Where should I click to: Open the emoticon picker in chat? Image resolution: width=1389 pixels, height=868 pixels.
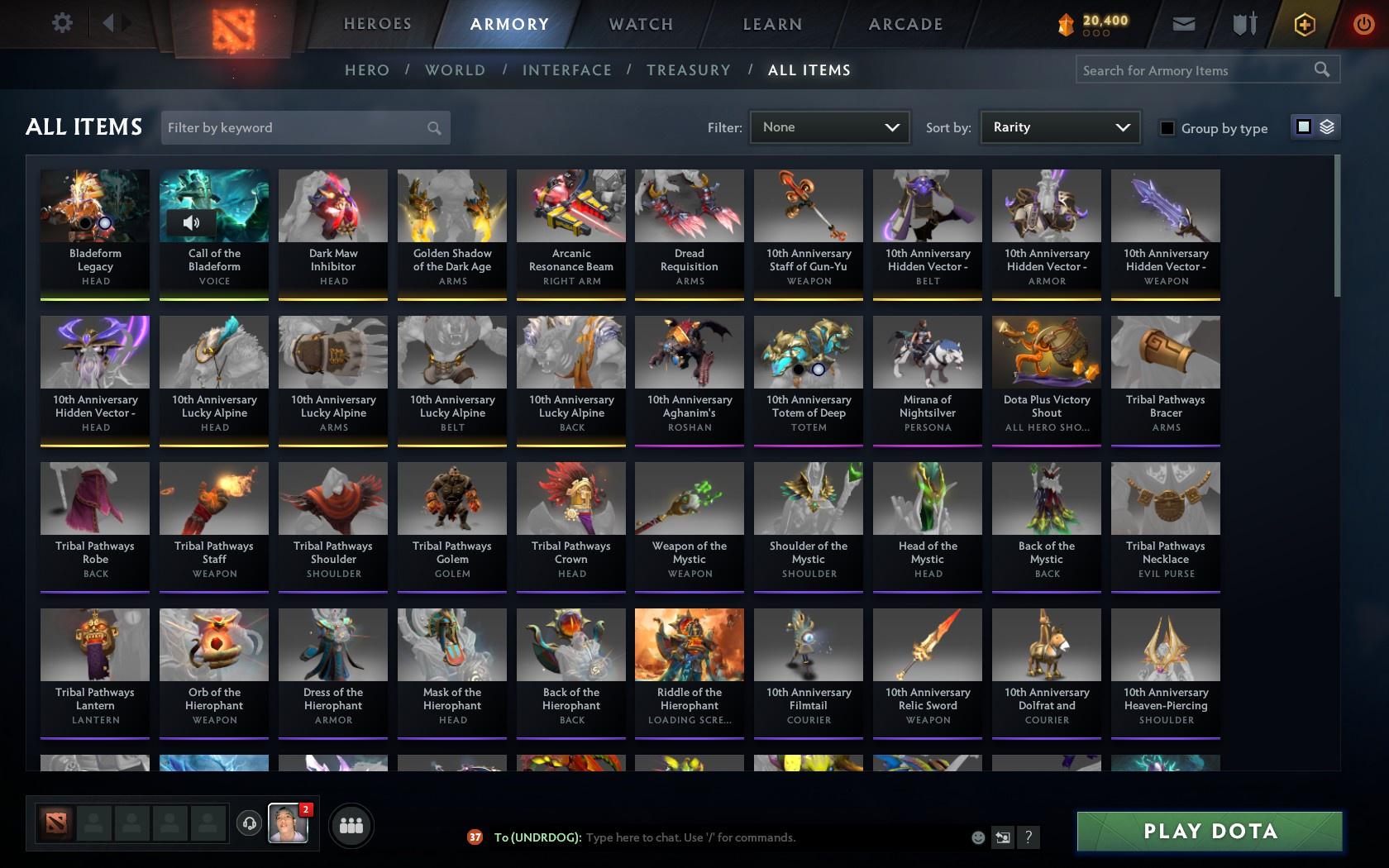tap(978, 837)
